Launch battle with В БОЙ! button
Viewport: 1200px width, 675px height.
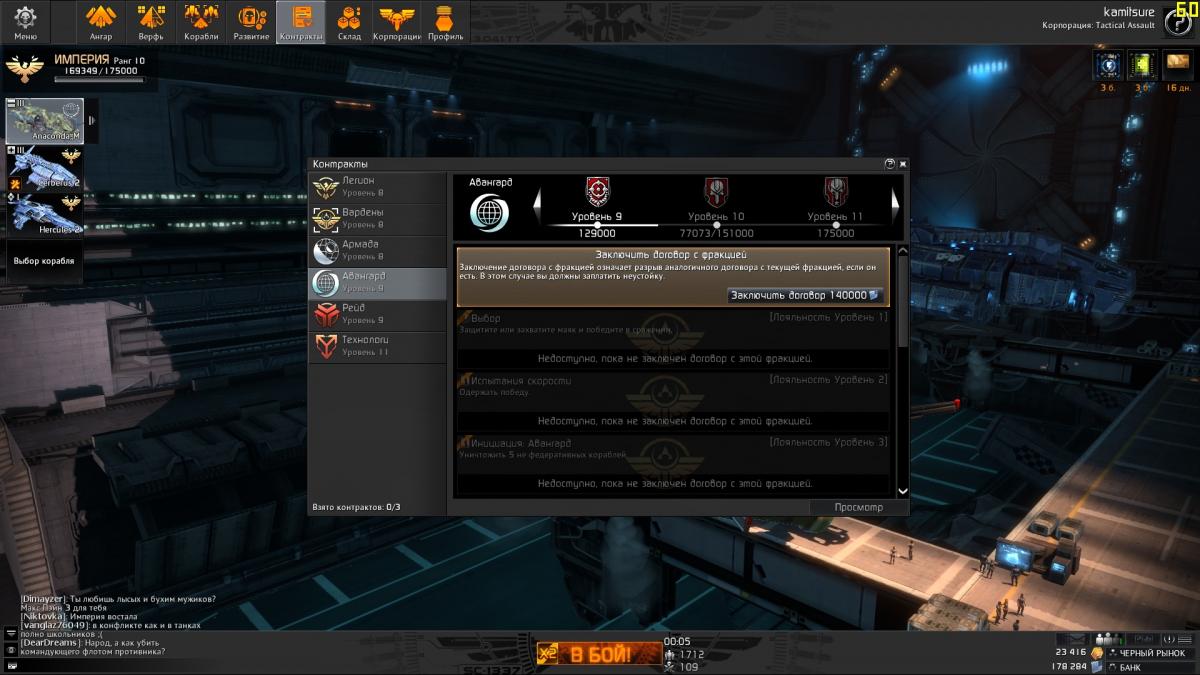click(599, 656)
